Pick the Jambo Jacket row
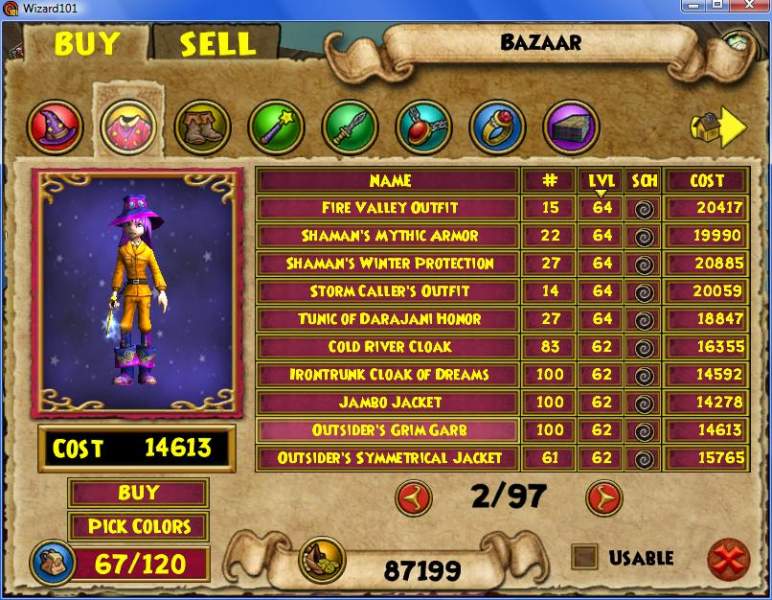 pos(389,402)
